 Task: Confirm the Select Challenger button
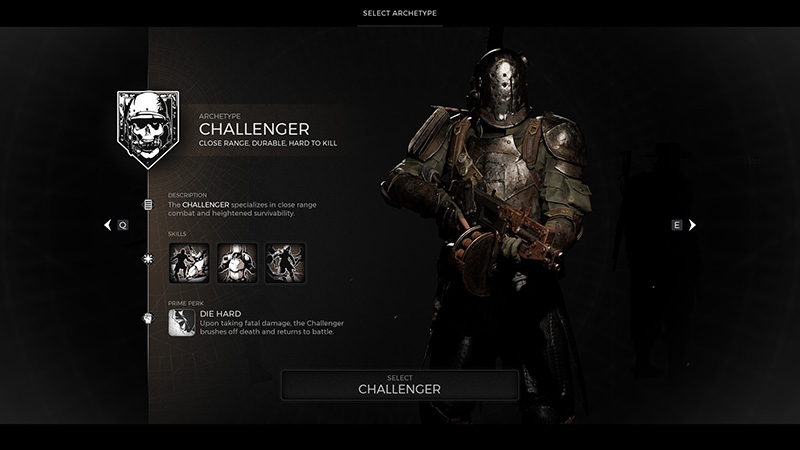[x=399, y=385]
